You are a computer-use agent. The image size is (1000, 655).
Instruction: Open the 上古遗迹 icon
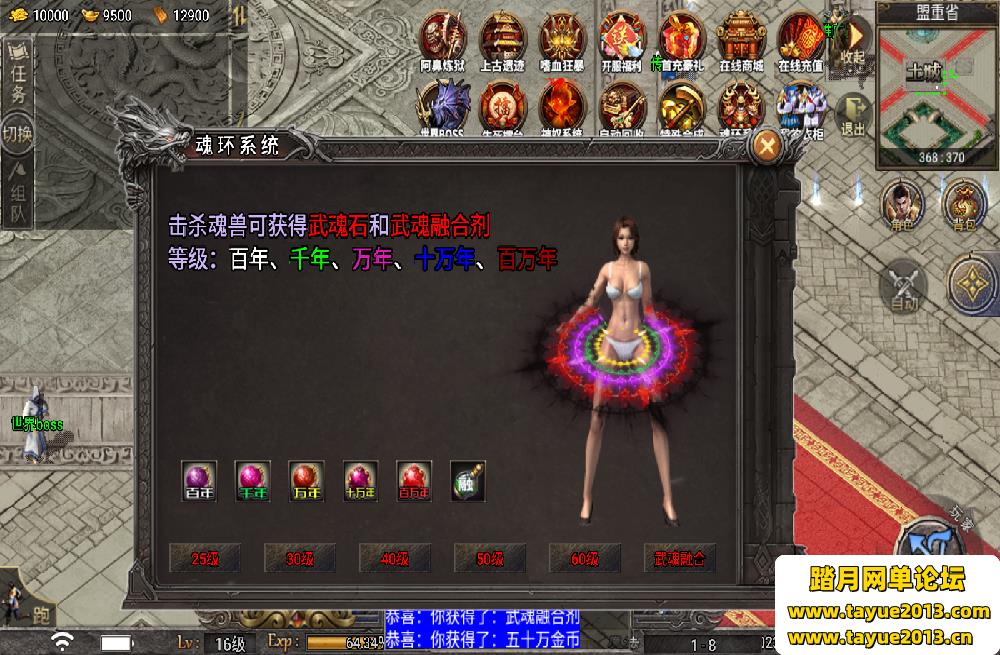[503, 40]
